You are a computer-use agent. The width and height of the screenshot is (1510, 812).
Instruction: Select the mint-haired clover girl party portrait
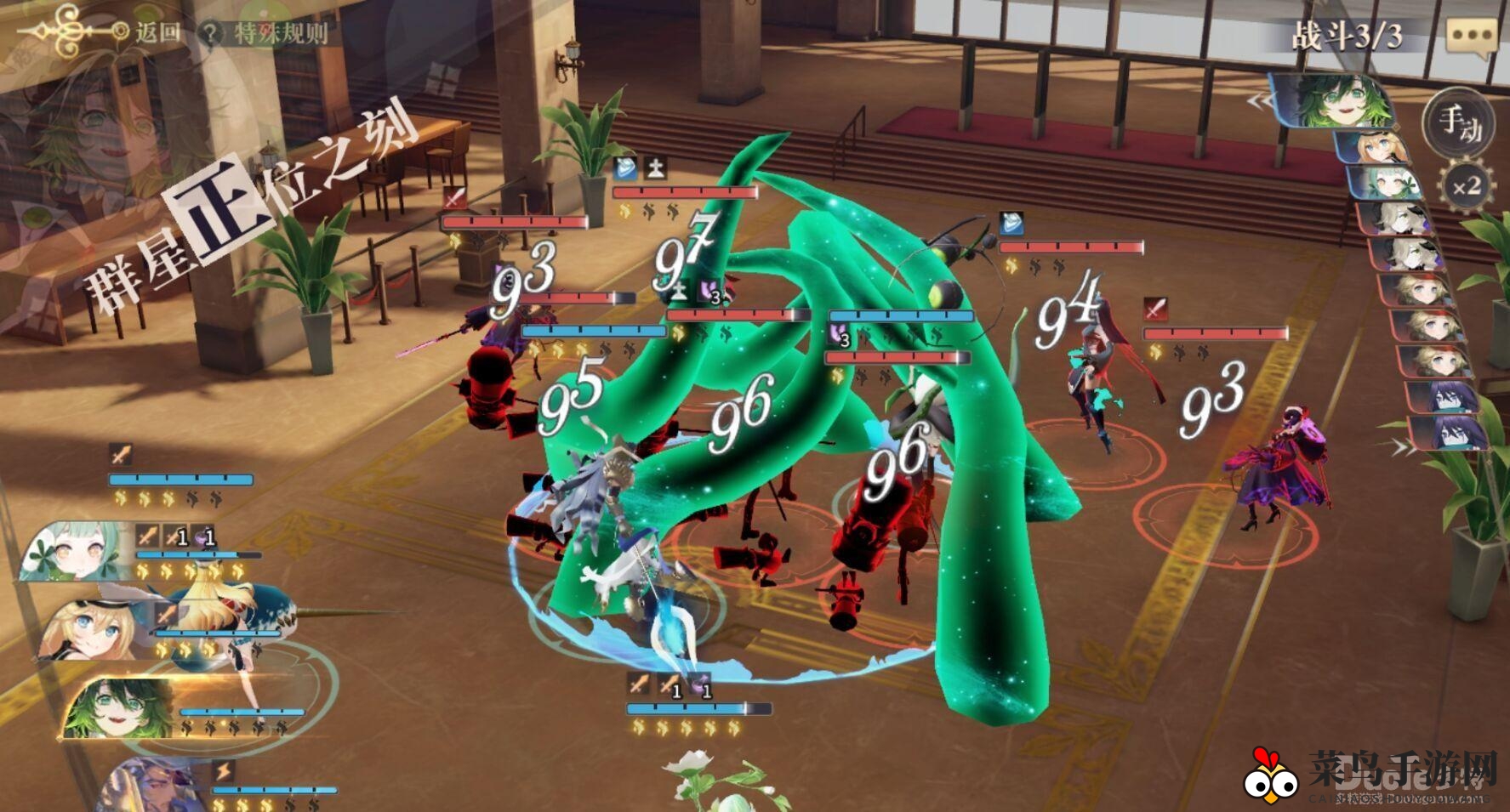coord(75,551)
